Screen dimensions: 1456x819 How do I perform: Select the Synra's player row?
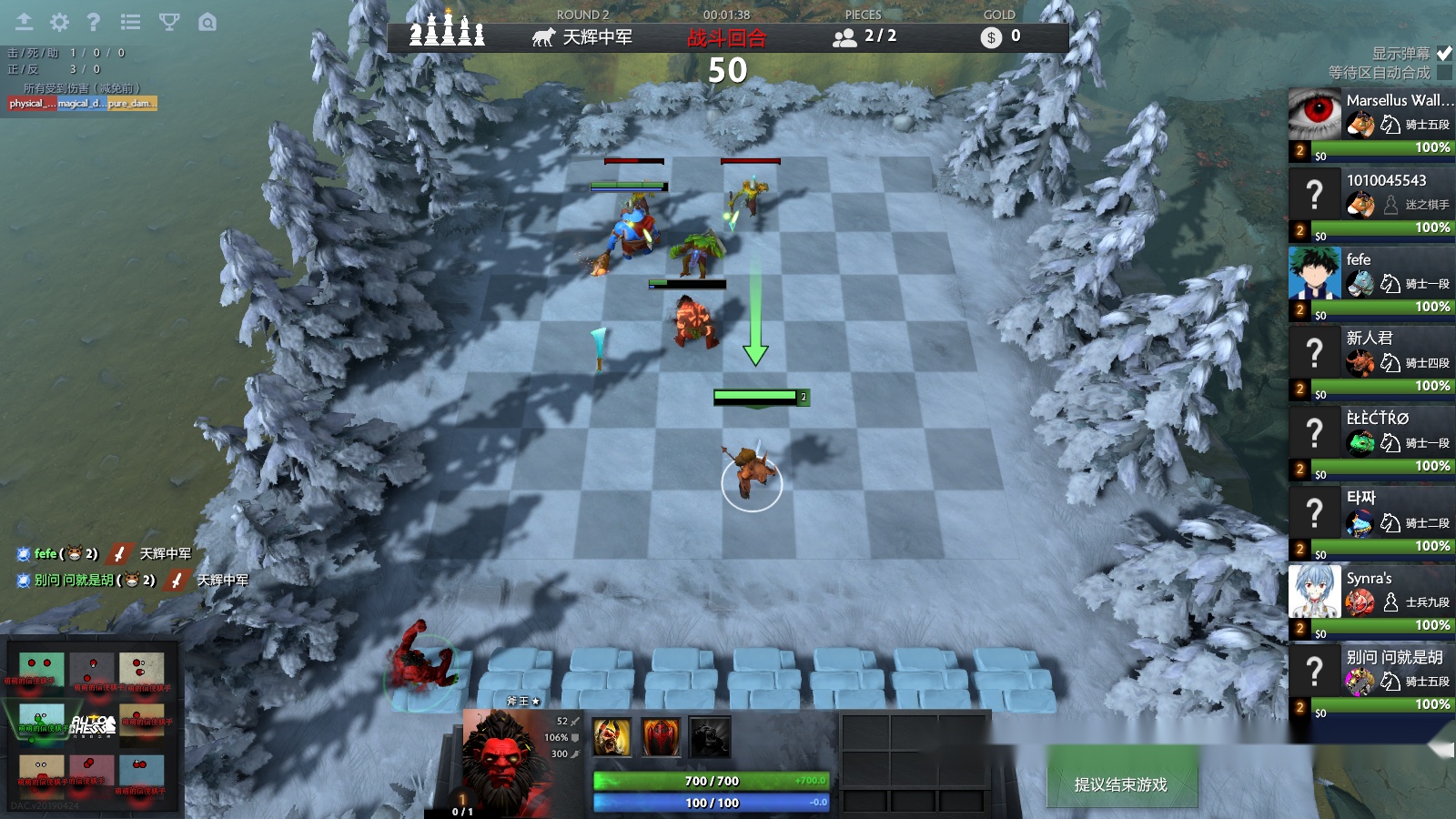coord(1371,602)
